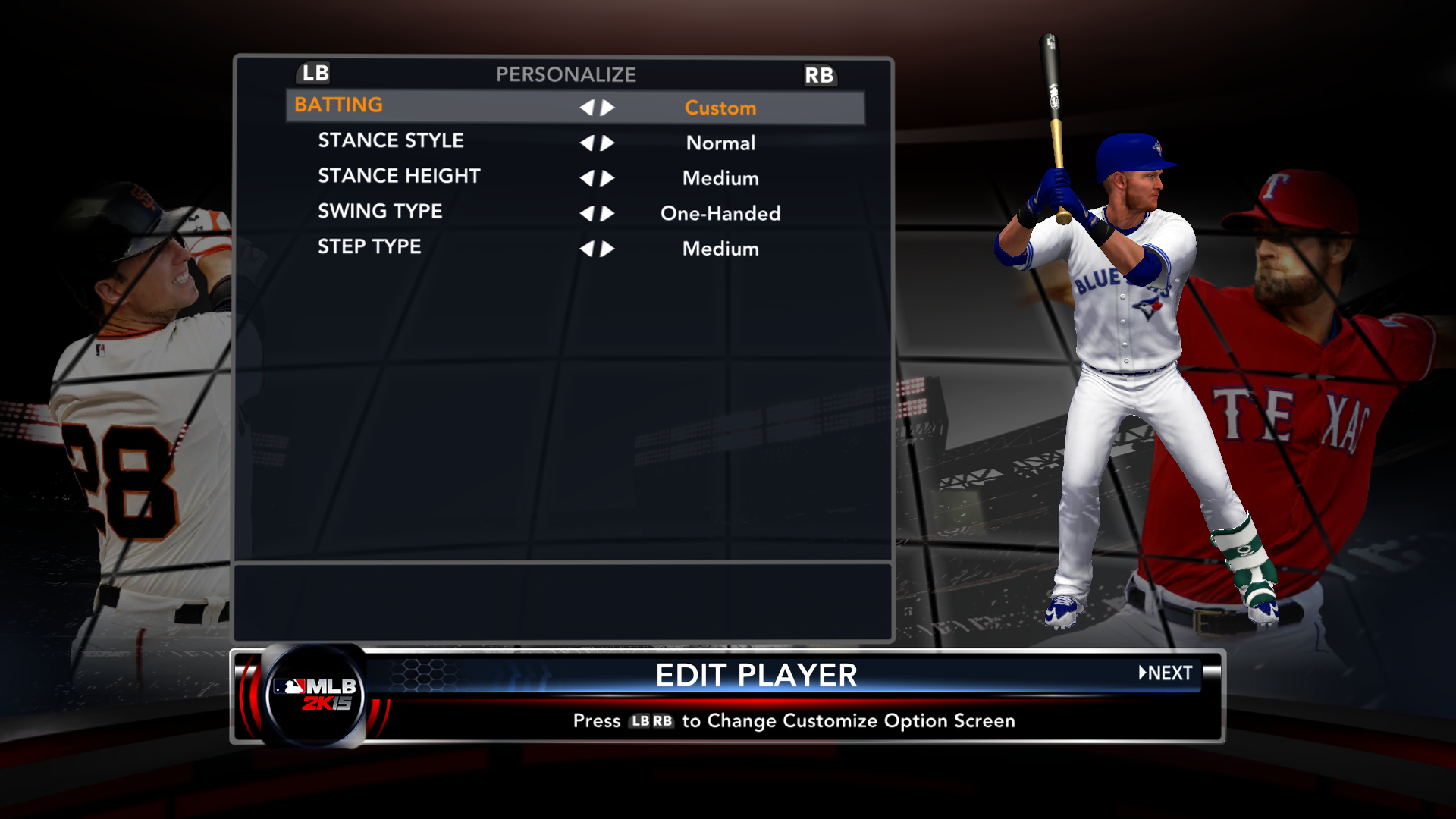Advance STANCE STYLE with right arrow

click(x=607, y=143)
